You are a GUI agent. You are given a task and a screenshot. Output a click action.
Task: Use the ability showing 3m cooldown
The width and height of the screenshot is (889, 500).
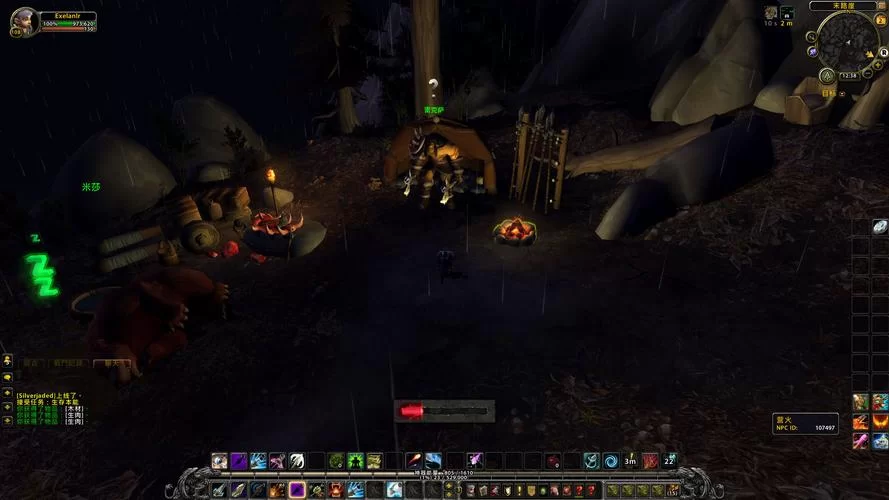(x=630, y=461)
